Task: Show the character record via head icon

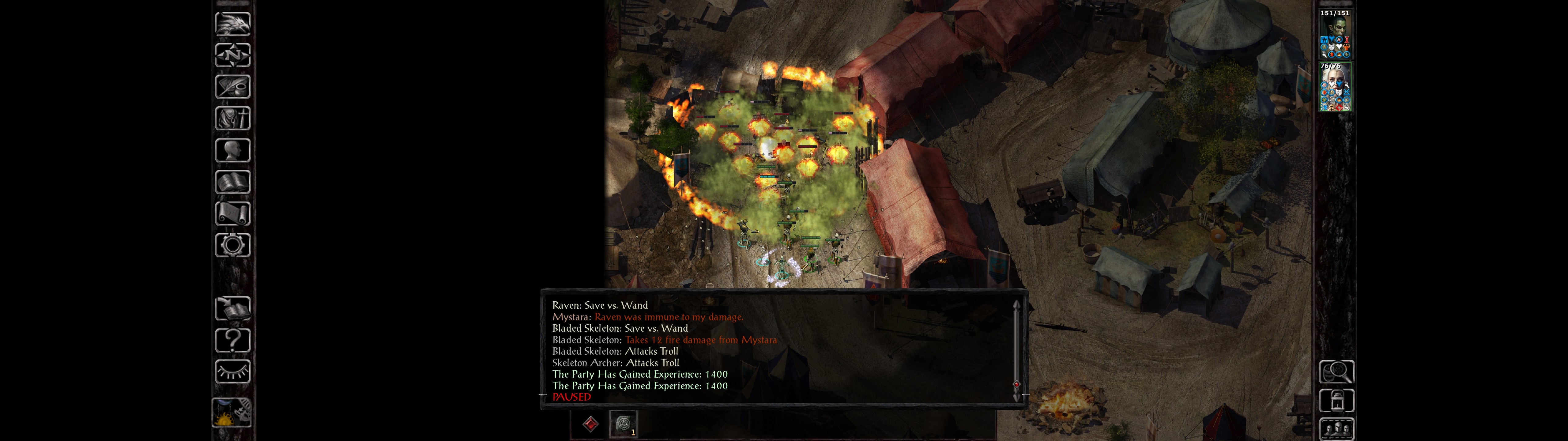Action: click(232, 150)
